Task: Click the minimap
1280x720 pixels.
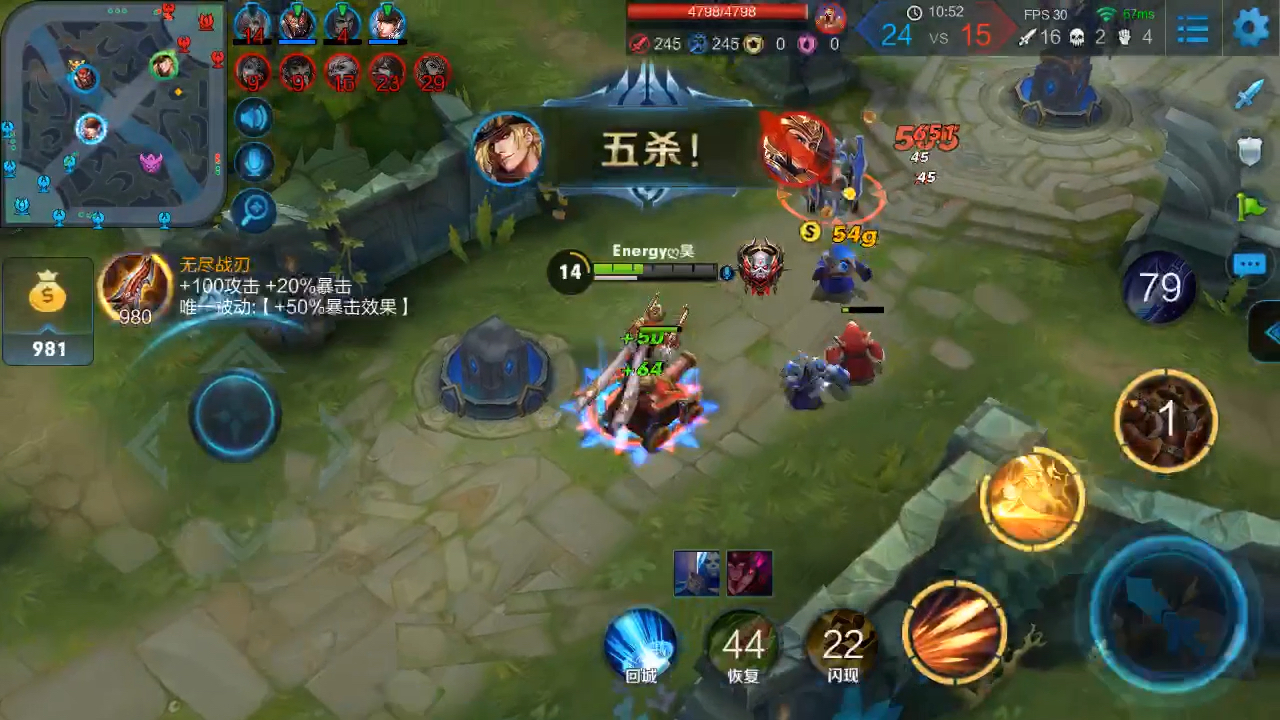Action: pos(112,112)
